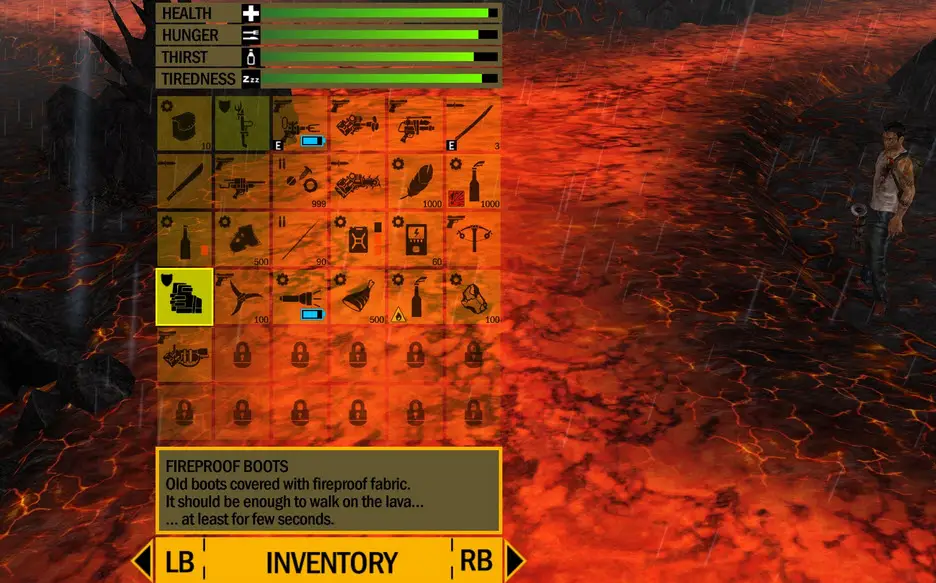
Task: Select the equipped curved blade showing 3
Action: [x=472, y=124]
